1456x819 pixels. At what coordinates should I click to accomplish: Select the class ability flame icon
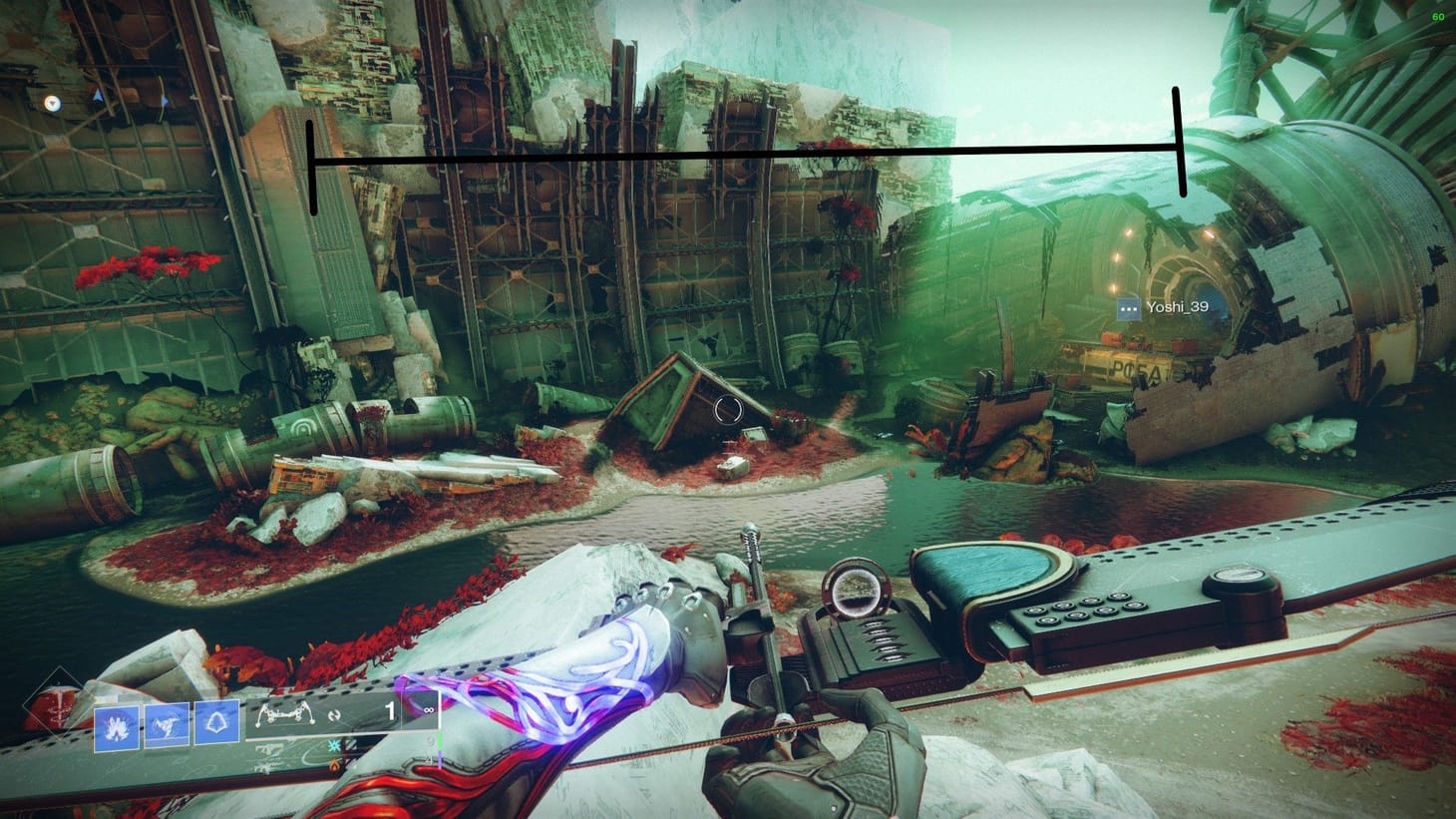coord(119,728)
